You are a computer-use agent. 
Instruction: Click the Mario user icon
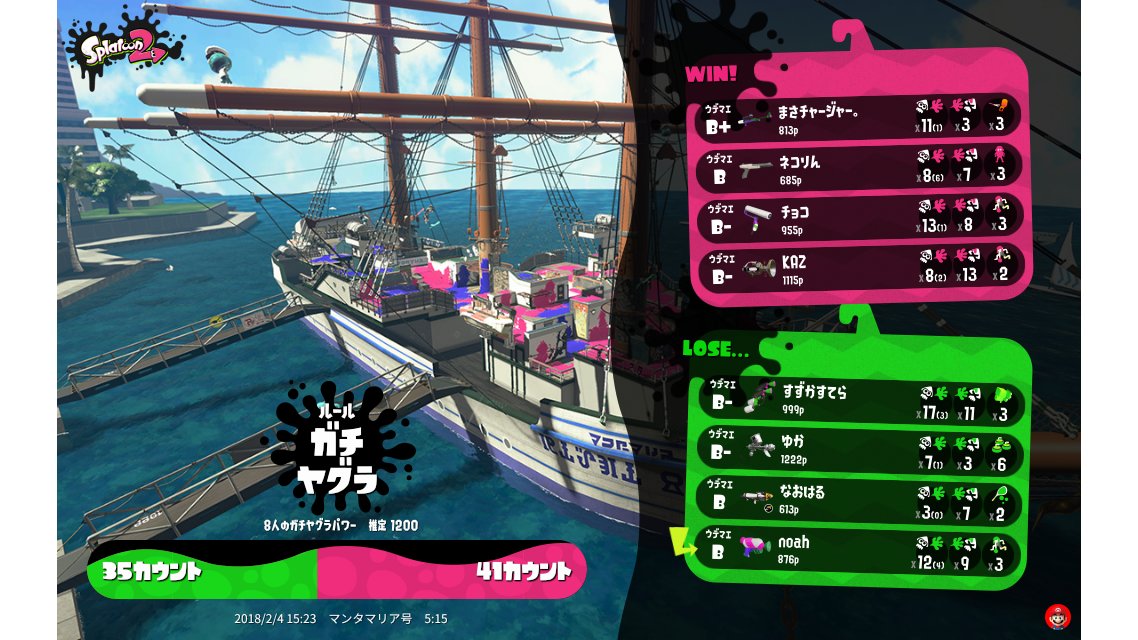(x=1056, y=615)
